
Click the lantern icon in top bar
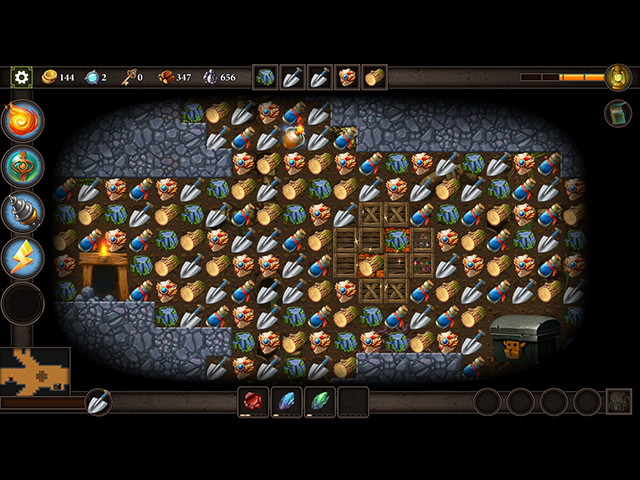click(618, 77)
